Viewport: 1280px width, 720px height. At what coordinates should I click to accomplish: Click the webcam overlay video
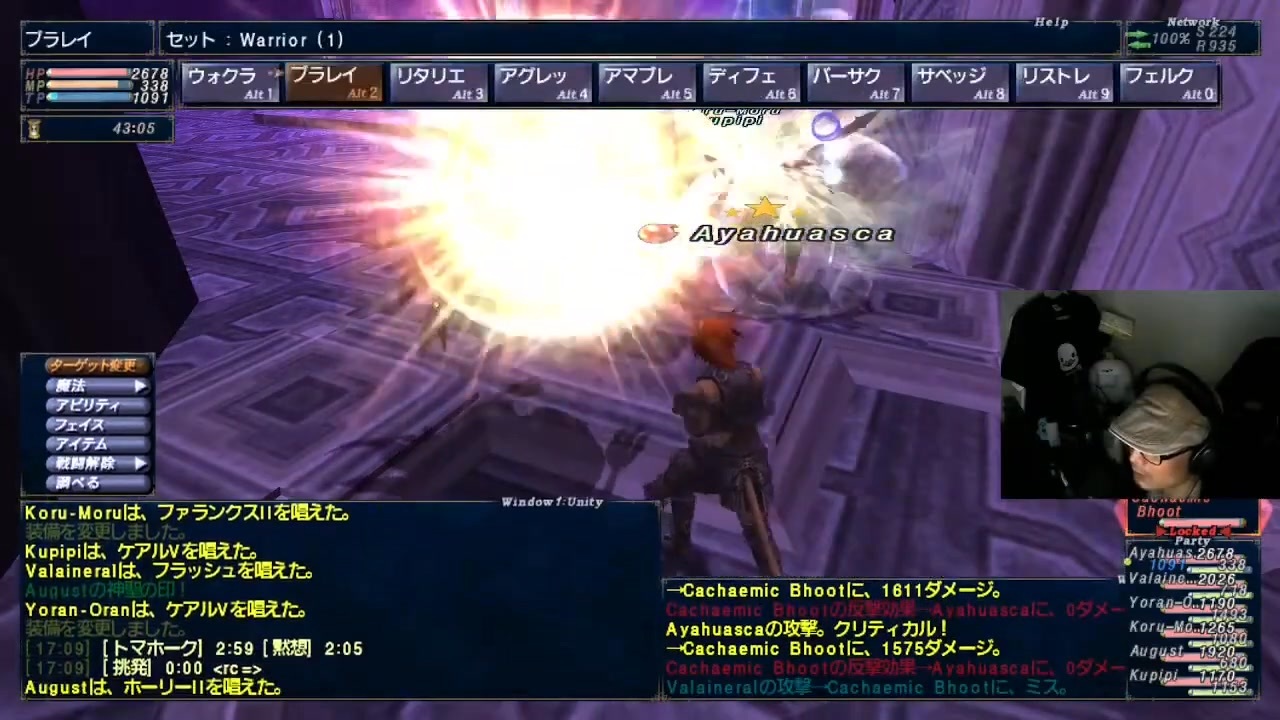click(x=1140, y=395)
